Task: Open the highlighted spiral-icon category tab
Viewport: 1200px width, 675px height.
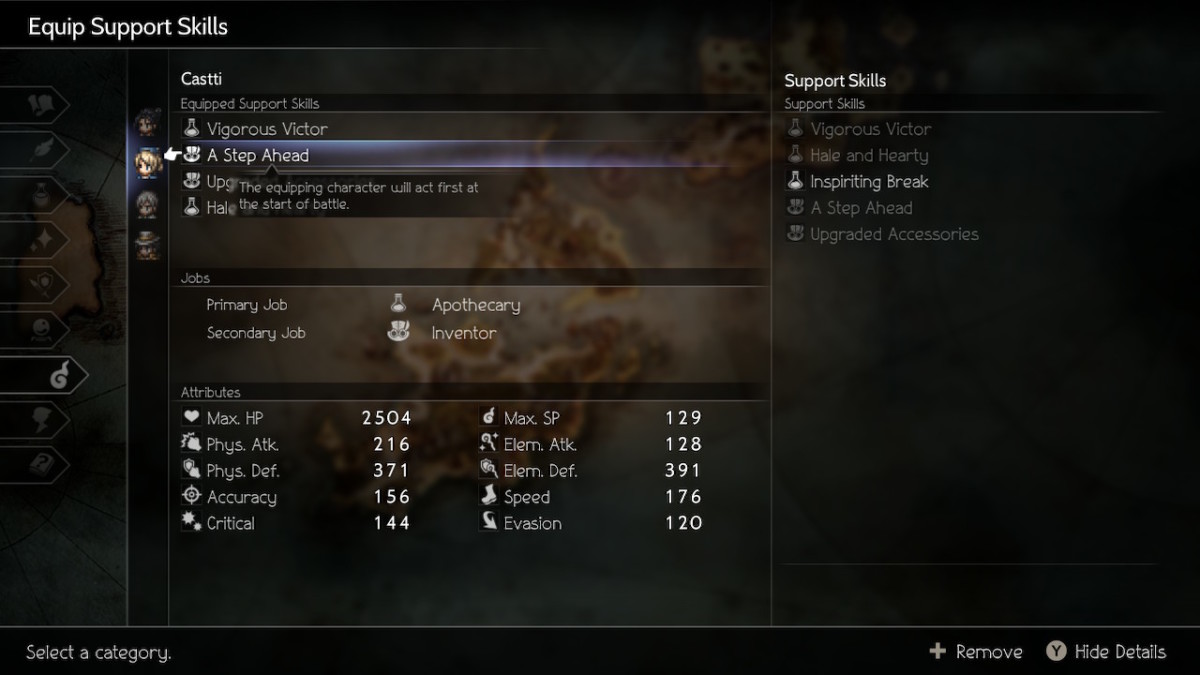Action: pos(58,375)
